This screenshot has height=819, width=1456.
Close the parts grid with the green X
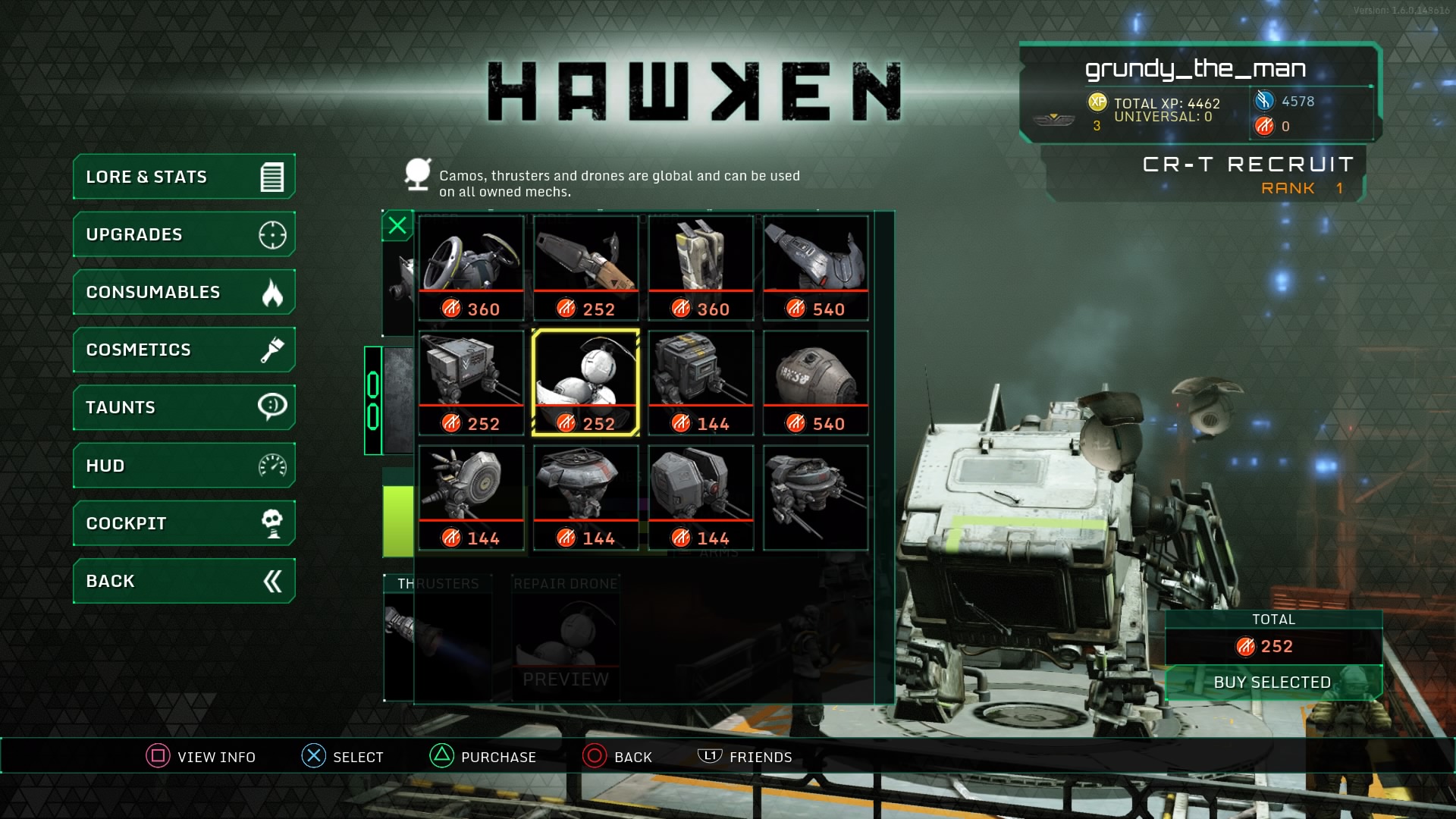click(x=397, y=224)
